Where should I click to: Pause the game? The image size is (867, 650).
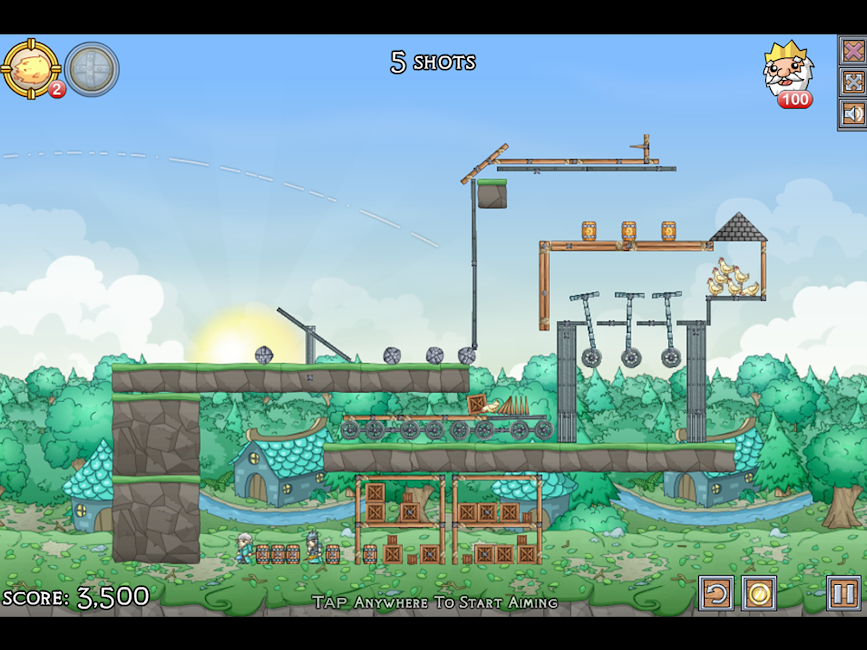pyautogui.click(x=843, y=594)
